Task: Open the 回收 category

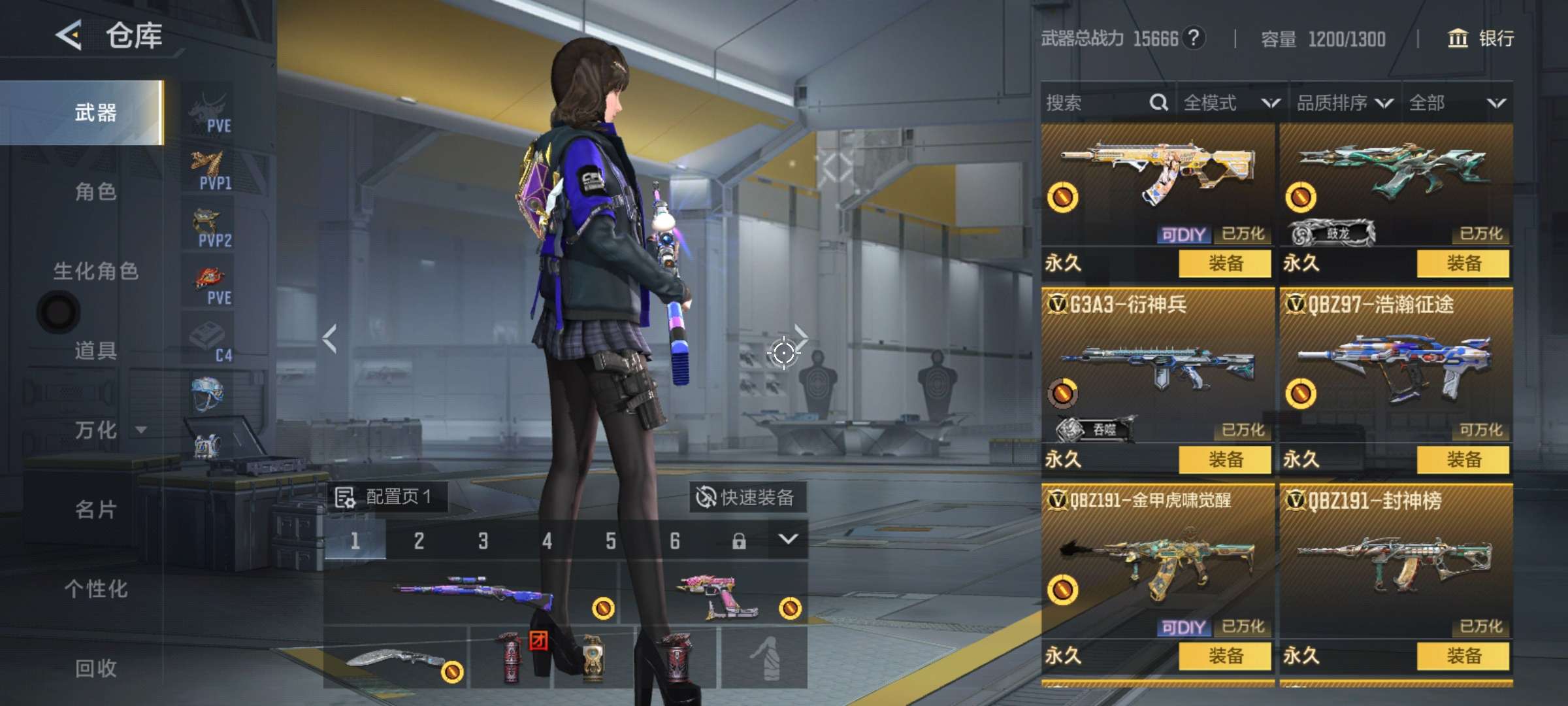Action: (95, 668)
